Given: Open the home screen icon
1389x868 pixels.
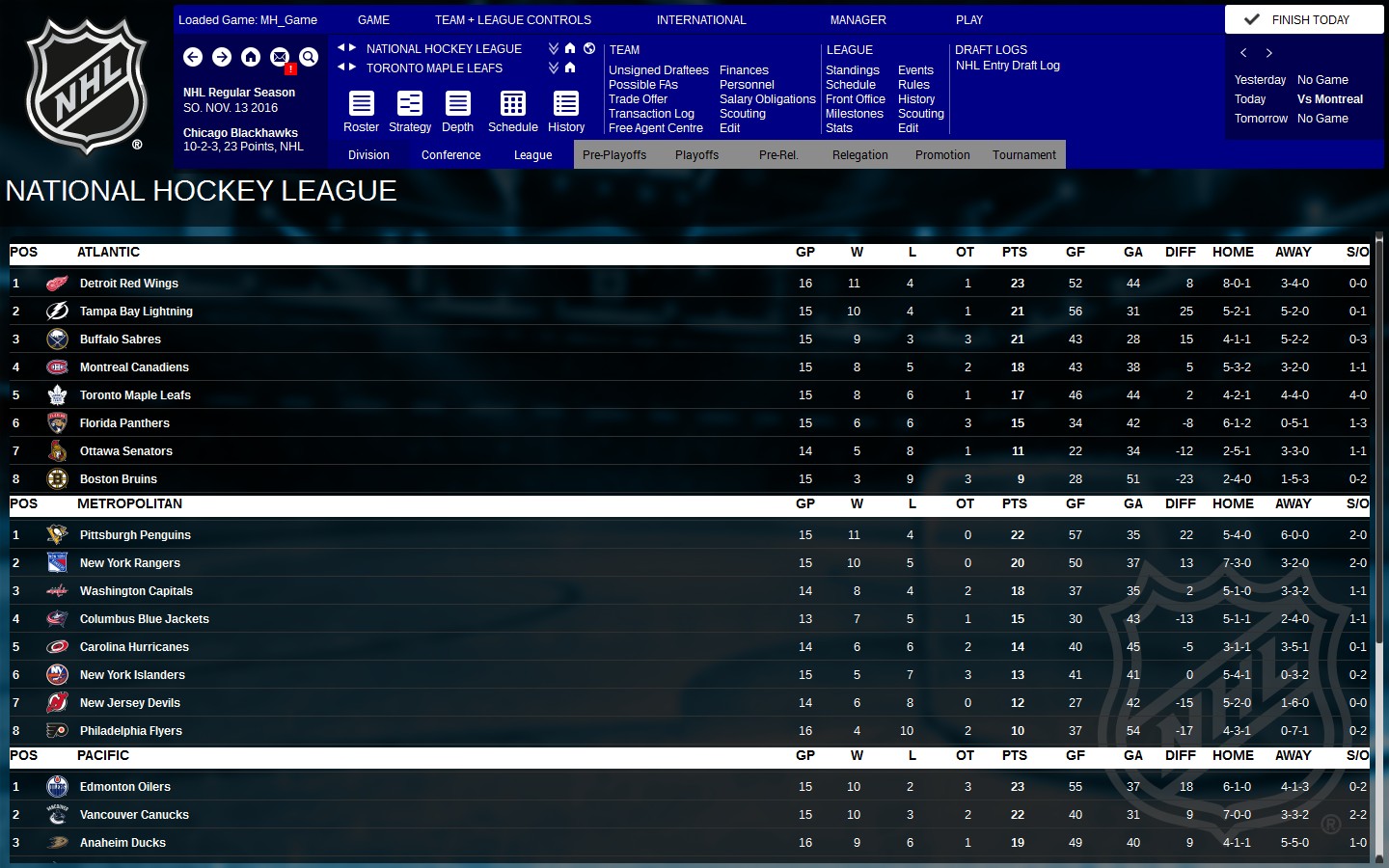Looking at the screenshot, I should pyautogui.click(x=251, y=57).
